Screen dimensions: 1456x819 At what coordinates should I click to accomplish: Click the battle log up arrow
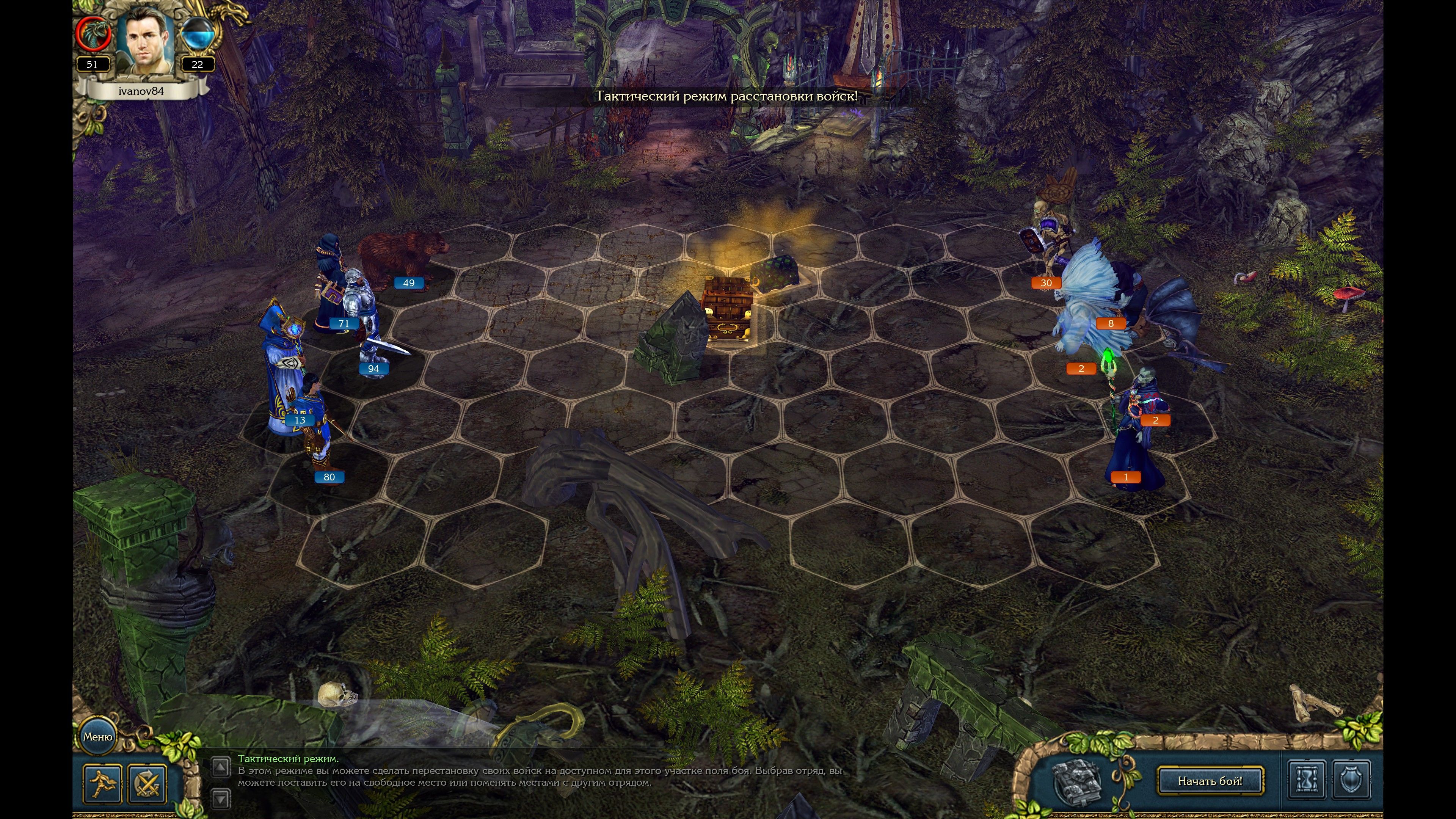tap(220, 767)
